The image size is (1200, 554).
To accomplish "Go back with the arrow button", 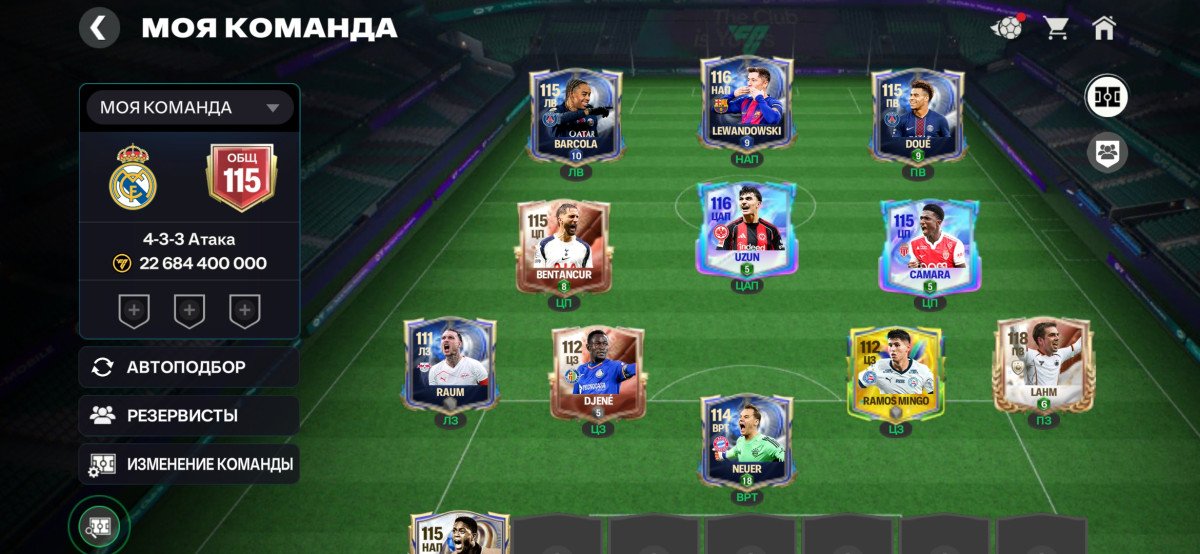I will pos(99,28).
